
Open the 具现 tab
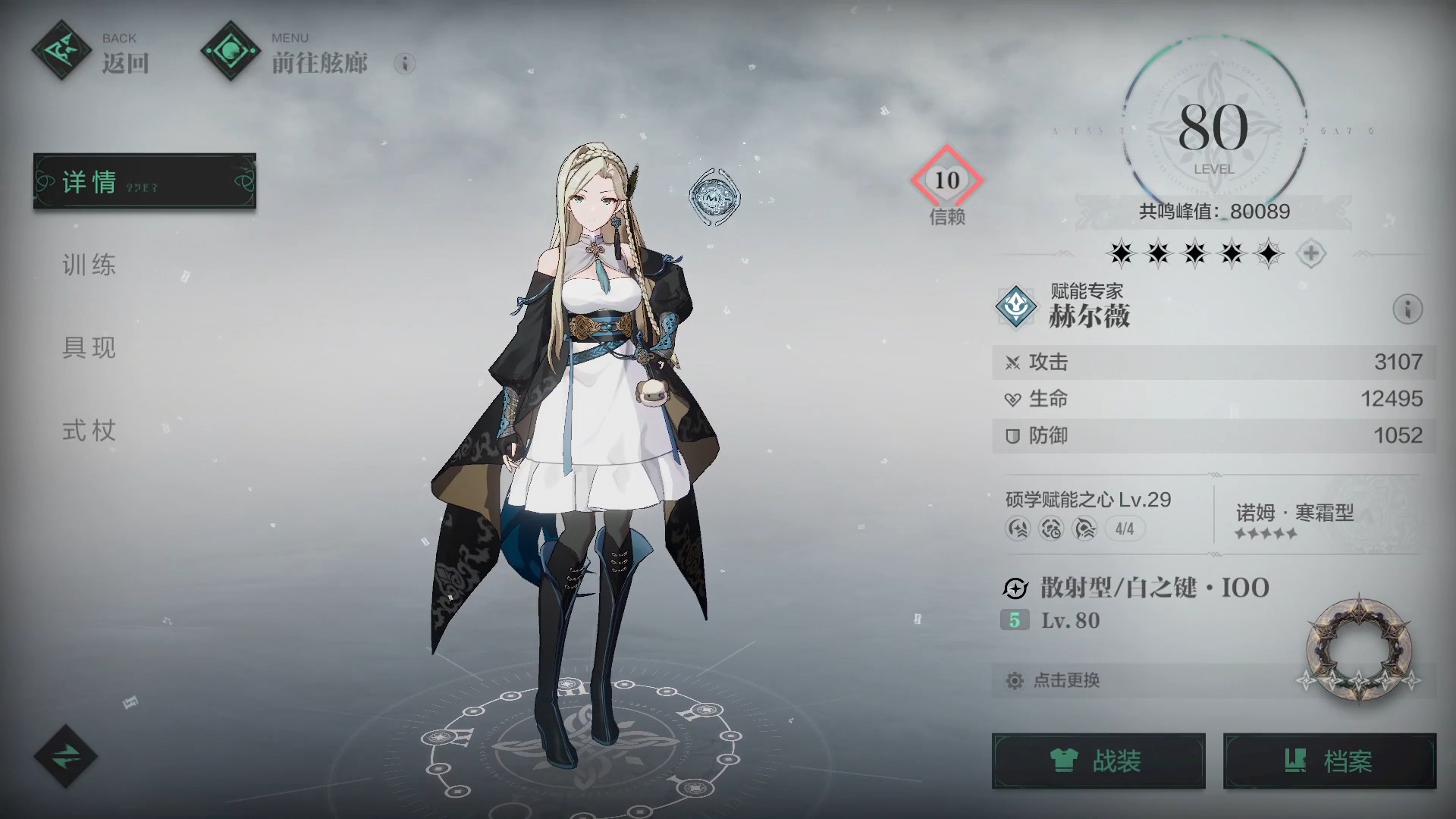89,348
